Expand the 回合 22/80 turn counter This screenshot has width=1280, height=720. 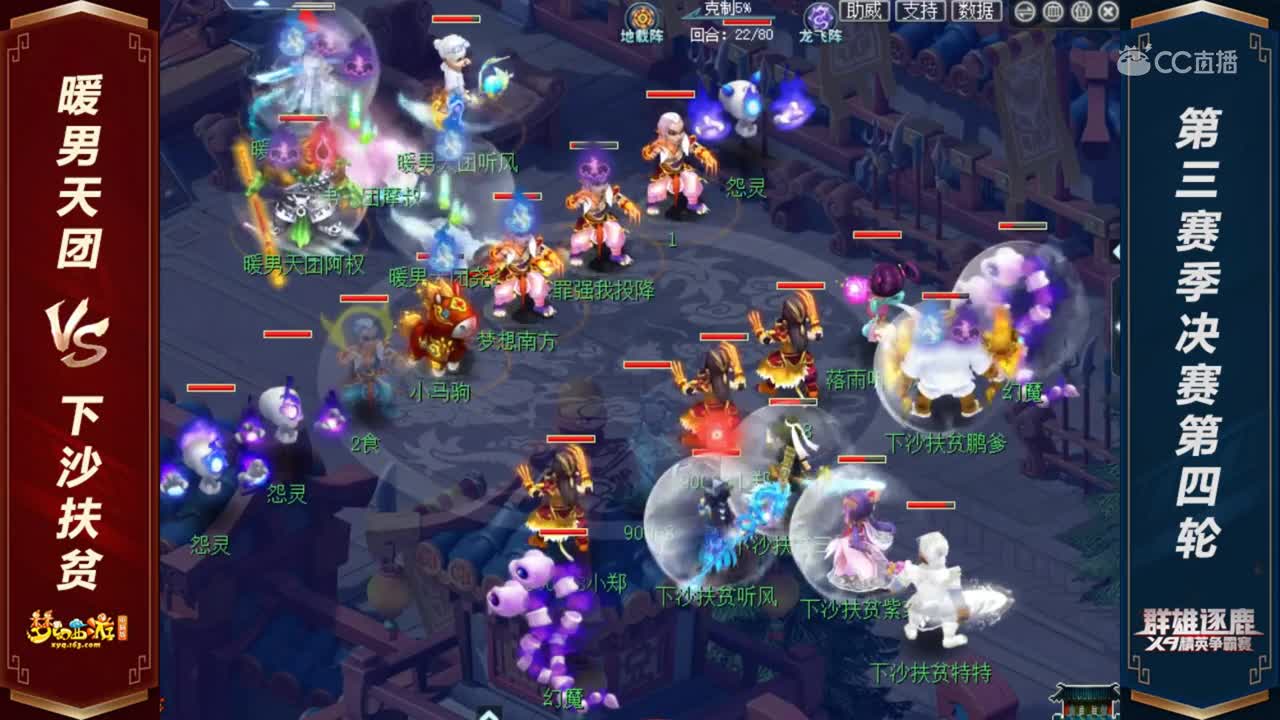733,34
